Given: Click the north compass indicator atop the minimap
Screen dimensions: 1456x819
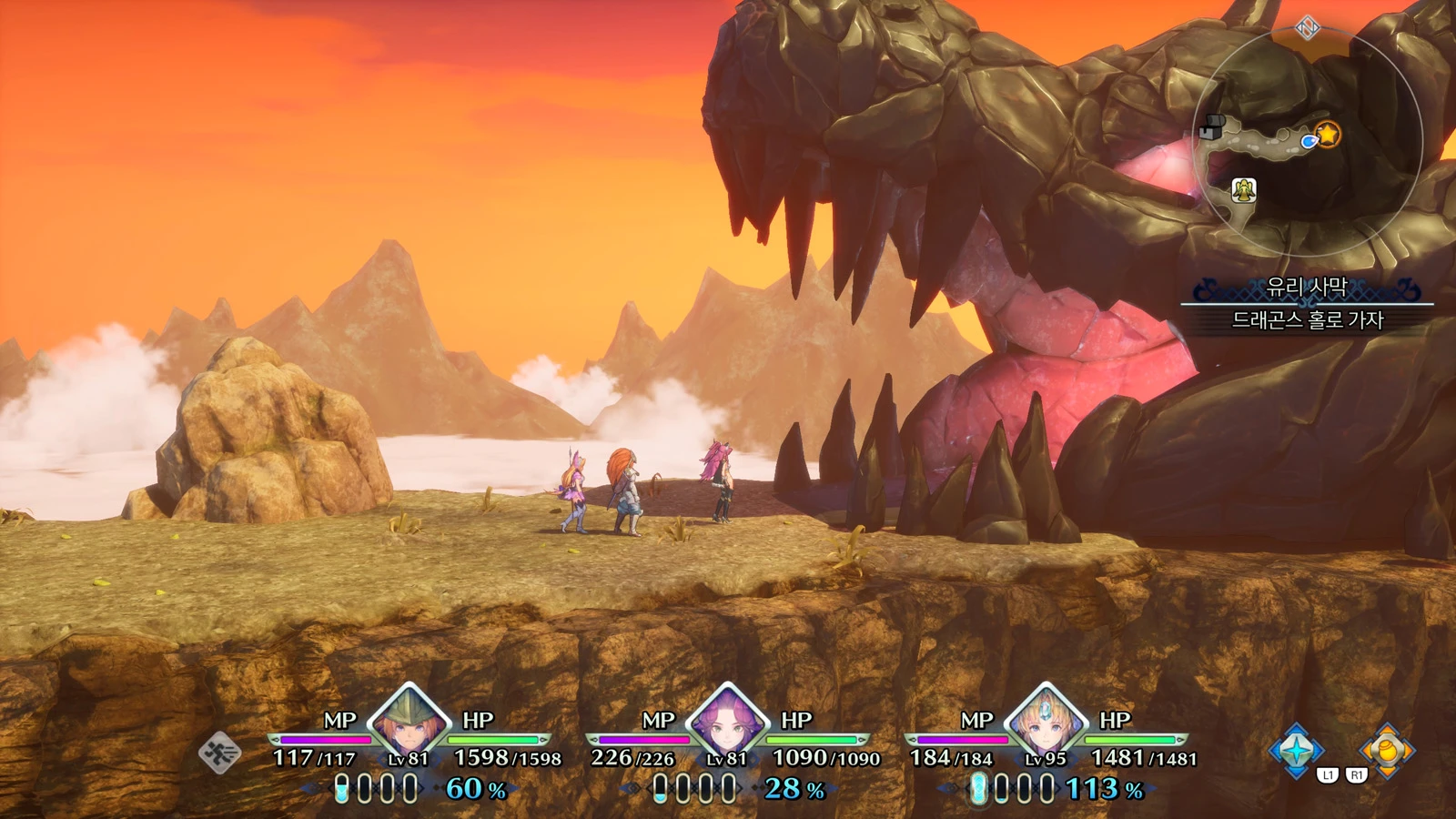Looking at the screenshot, I should [1308, 27].
